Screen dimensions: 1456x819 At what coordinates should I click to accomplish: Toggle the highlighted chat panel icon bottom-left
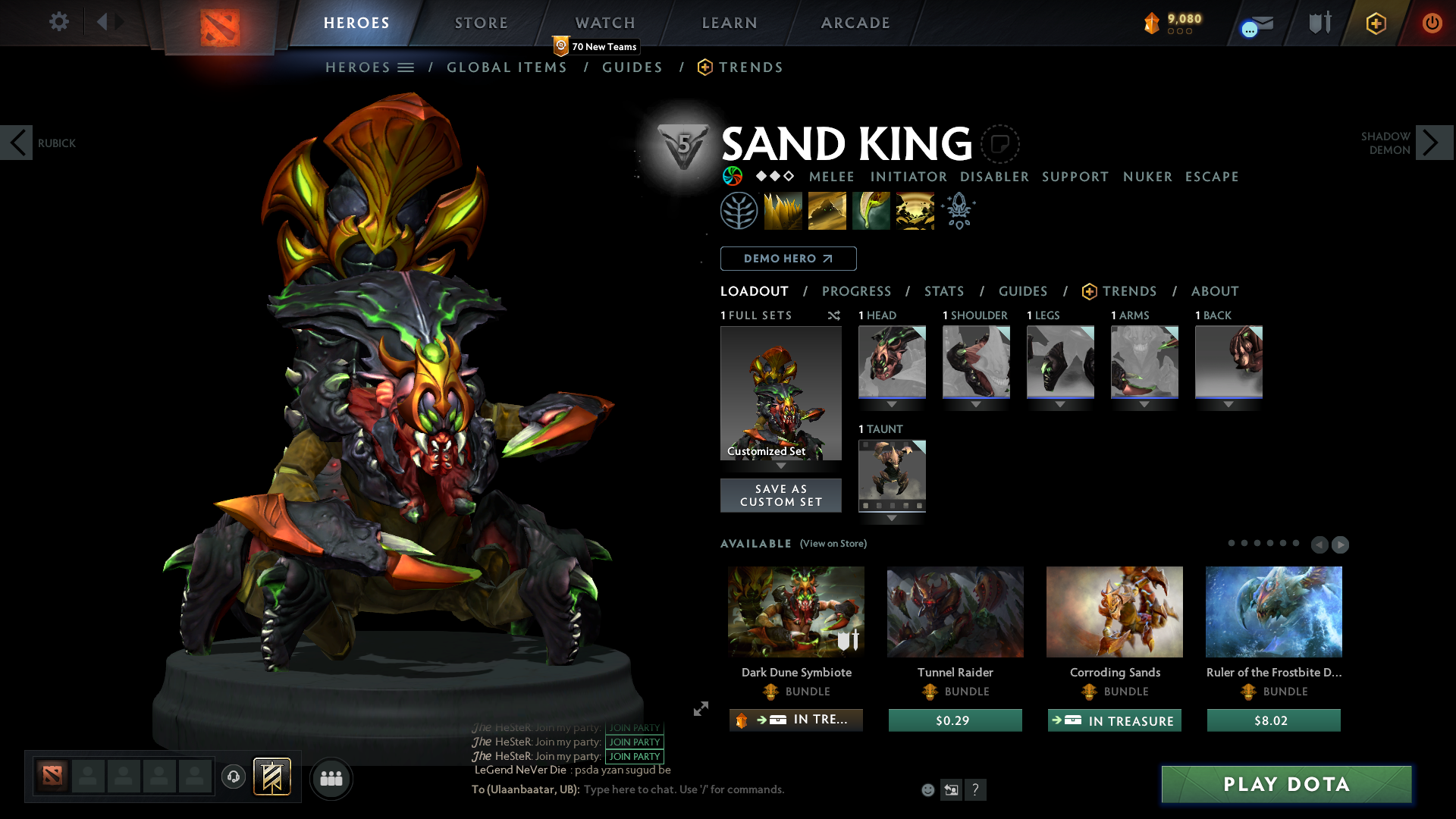271,777
